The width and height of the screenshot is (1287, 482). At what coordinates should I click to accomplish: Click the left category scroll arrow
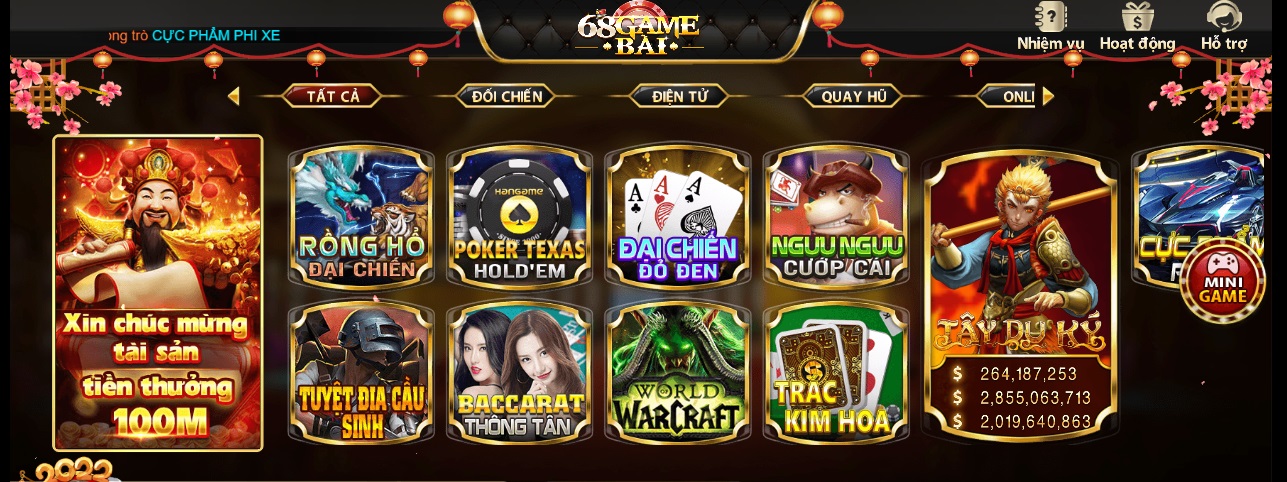234,96
